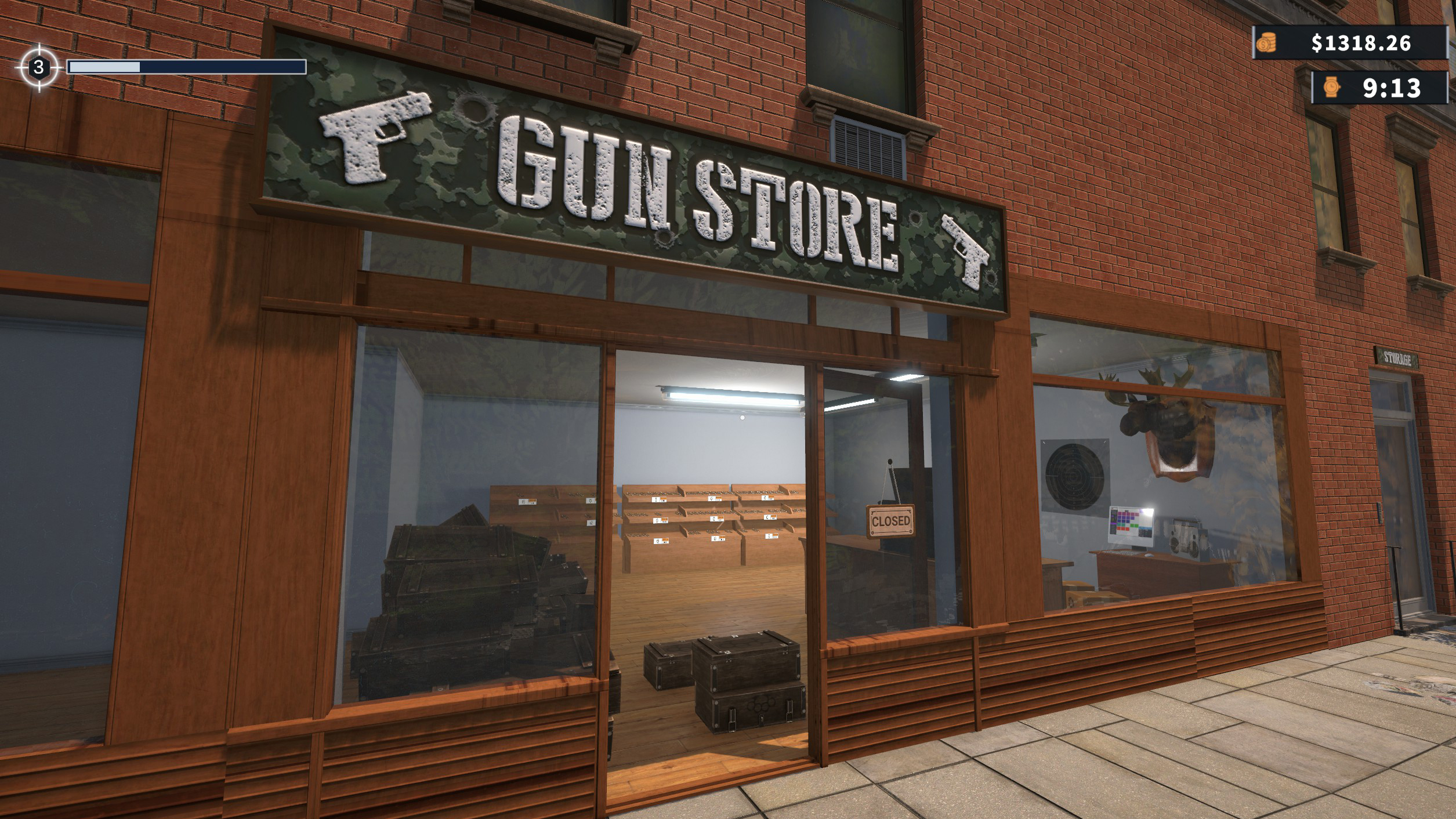Image resolution: width=1456 pixels, height=819 pixels.
Task: Select the crosshair level badge showing 3
Action: coord(38,67)
